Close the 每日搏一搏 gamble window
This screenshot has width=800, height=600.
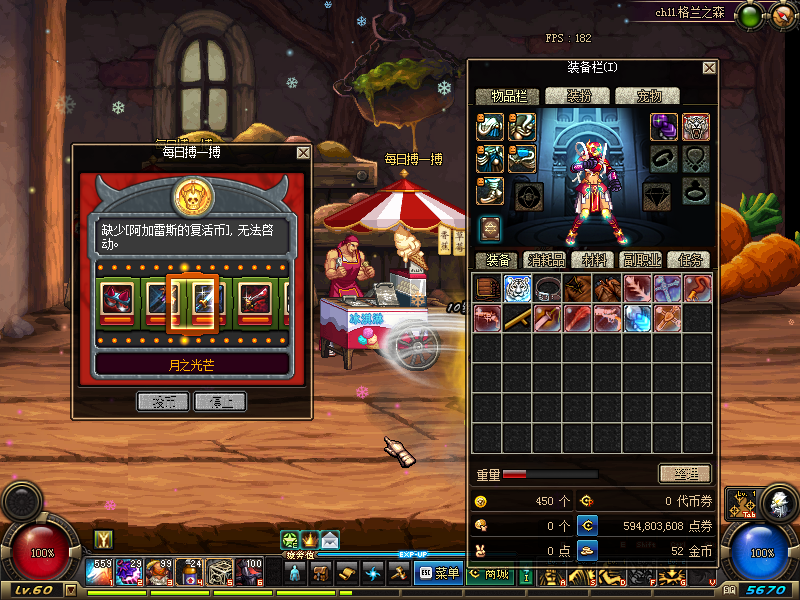303,153
